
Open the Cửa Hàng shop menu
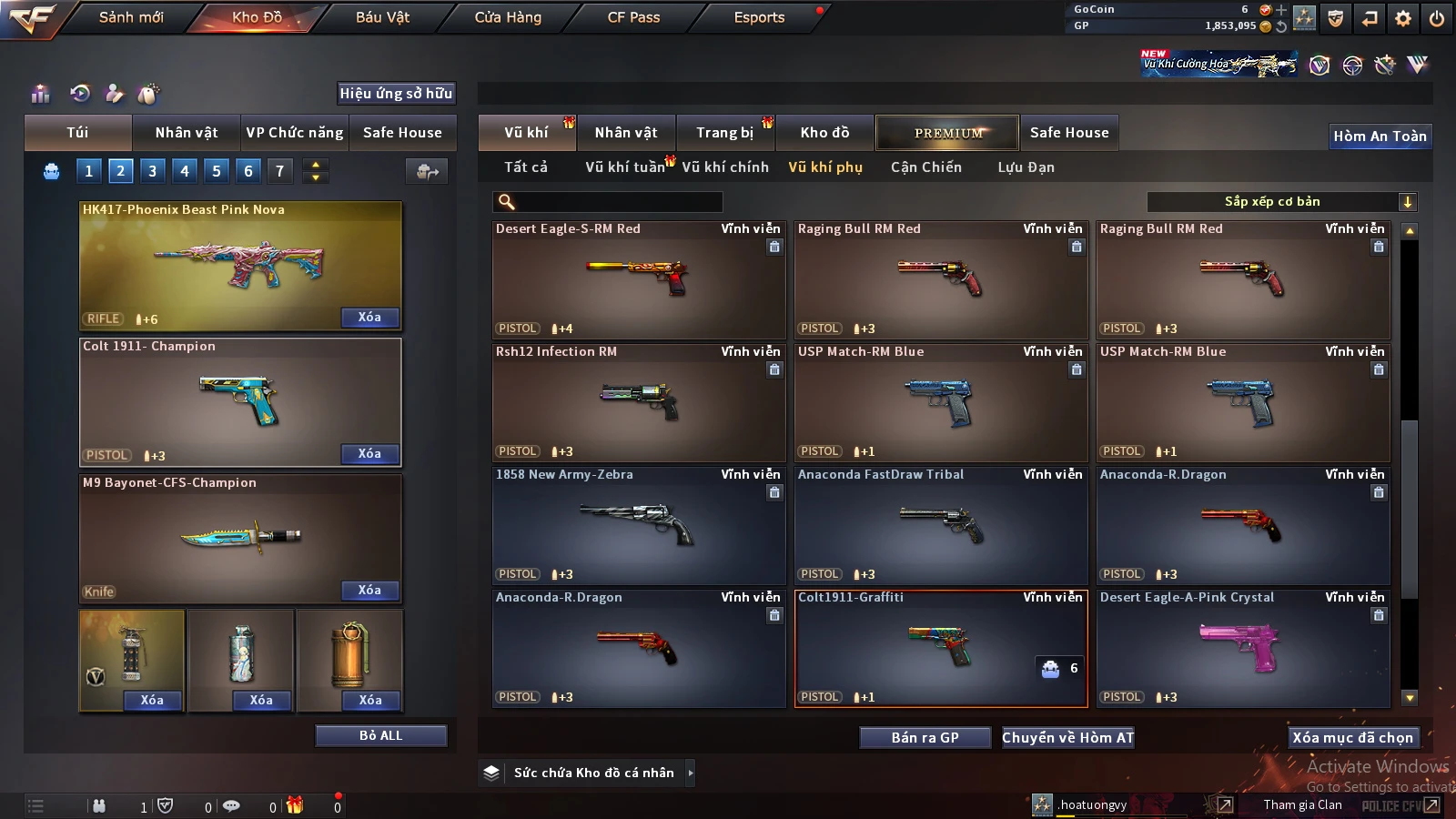(508, 17)
